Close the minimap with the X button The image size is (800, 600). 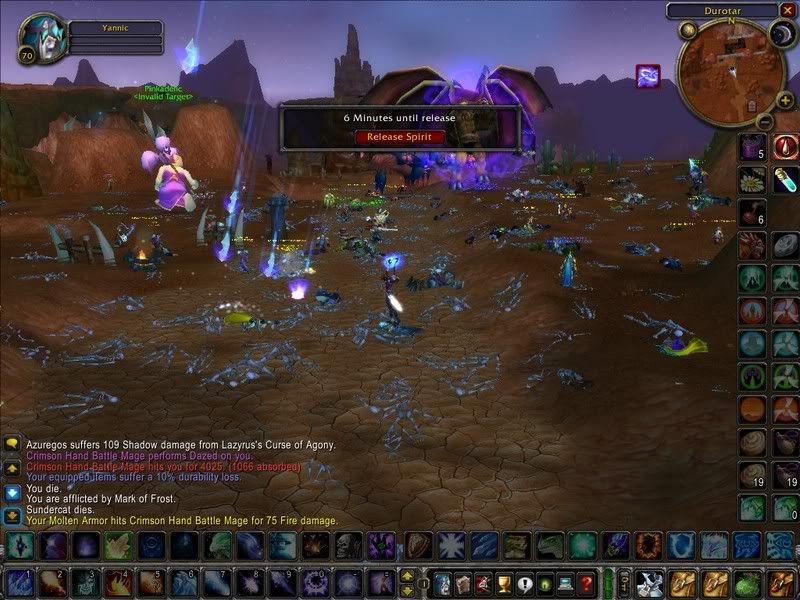(x=788, y=10)
